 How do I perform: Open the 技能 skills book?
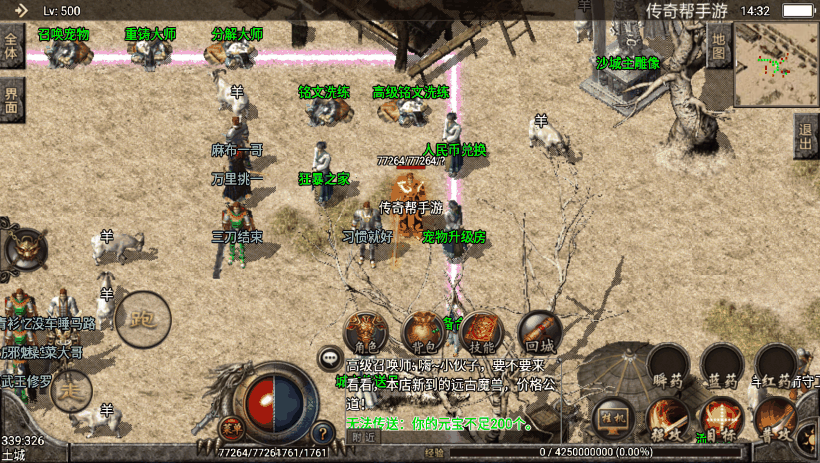pos(482,331)
